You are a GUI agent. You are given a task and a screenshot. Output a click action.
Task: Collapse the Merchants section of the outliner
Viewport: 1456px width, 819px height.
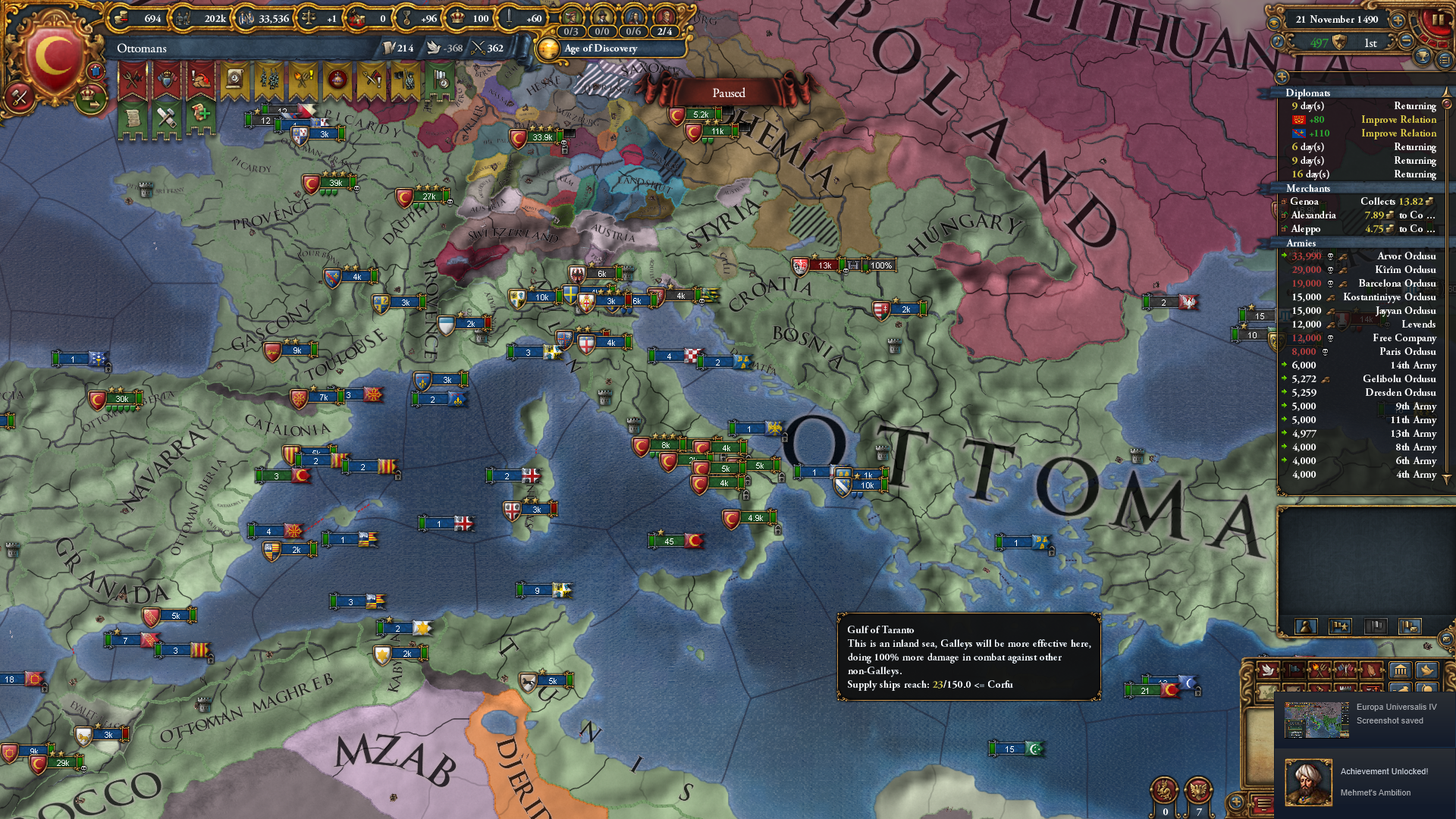1304,188
